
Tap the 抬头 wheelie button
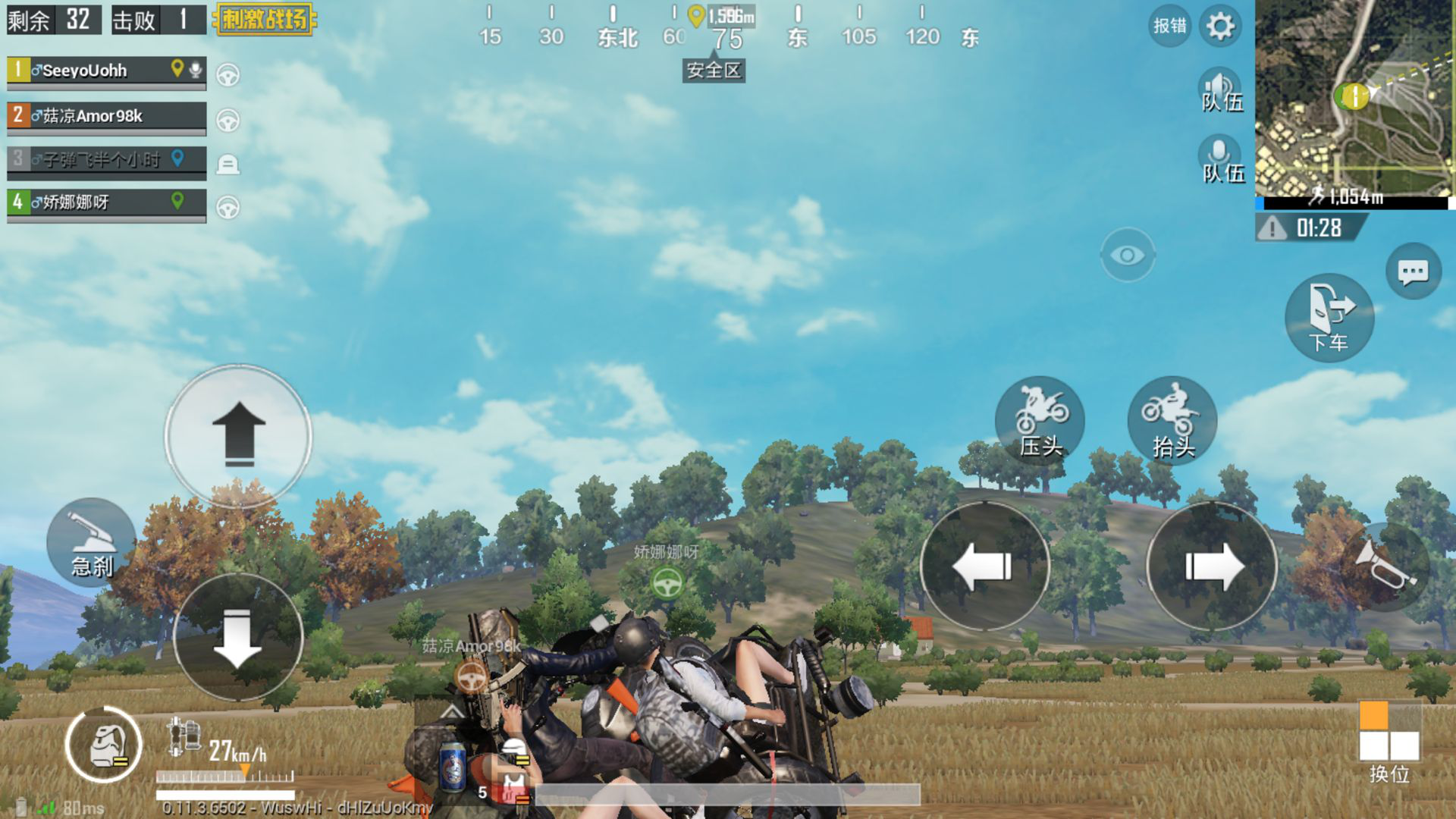(x=1172, y=419)
